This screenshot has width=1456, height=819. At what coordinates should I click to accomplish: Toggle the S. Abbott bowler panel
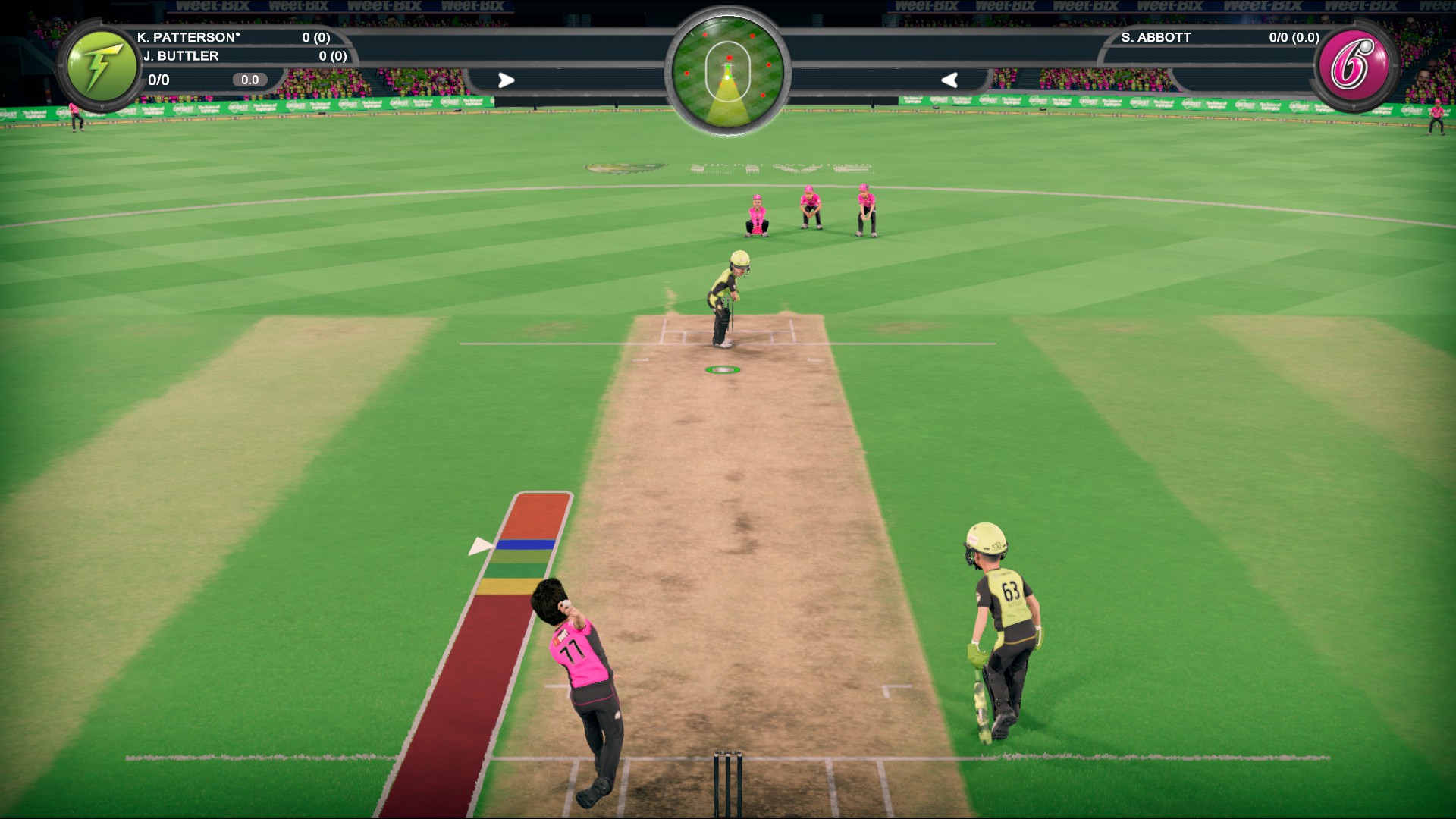point(1155,36)
